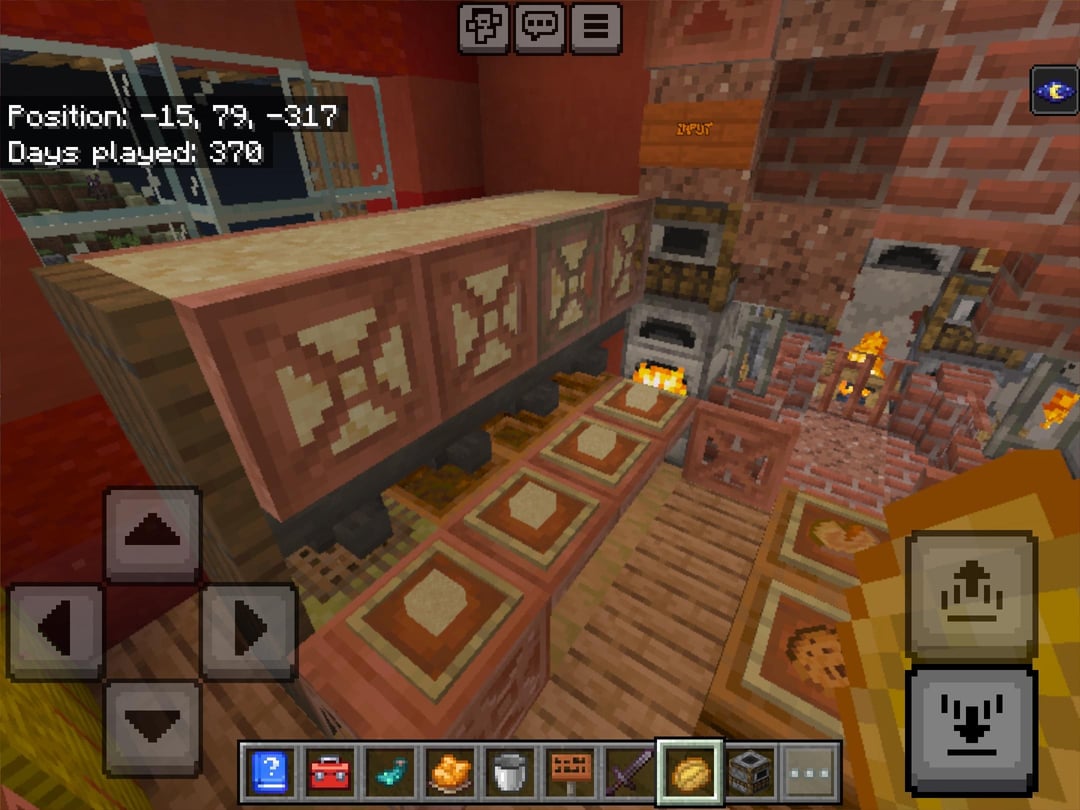The width and height of the screenshot is (1080, 810).
Task: Select the cooked chicken hotbar slot
Action: coord(449,773)
